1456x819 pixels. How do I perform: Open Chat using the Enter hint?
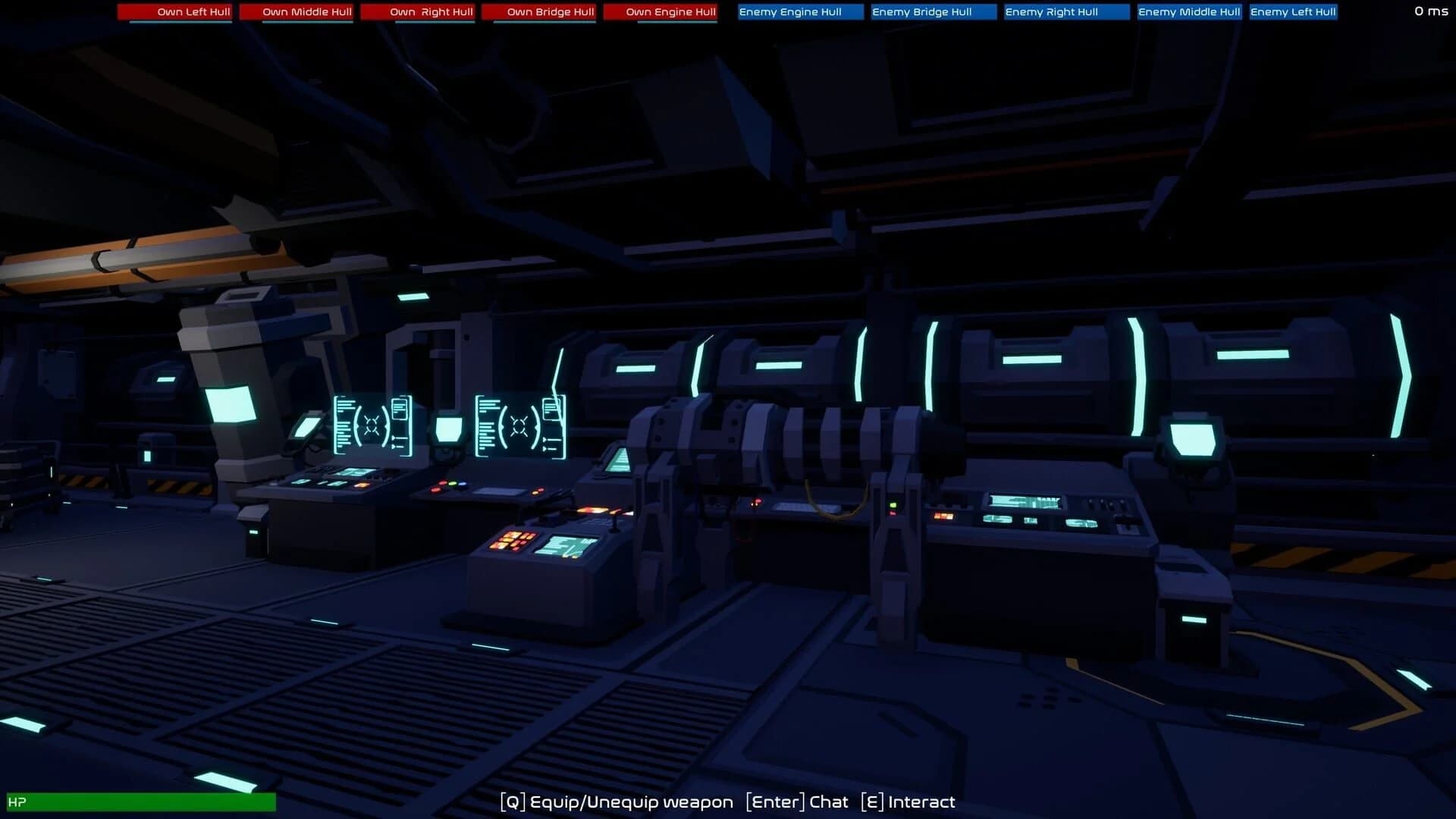(796, 802)
